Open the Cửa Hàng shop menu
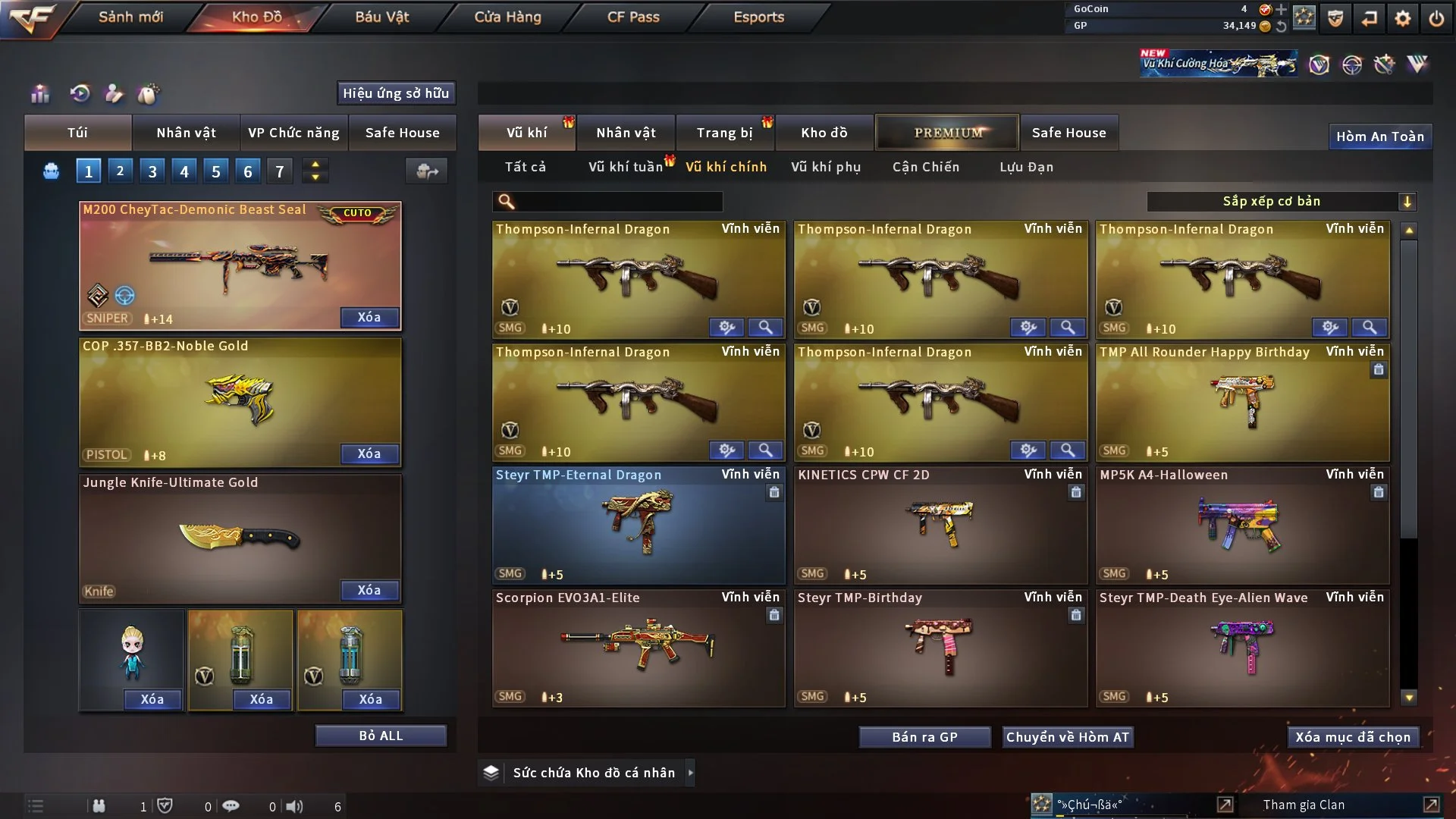Viewport: 1456px width, 819px height. coord(507,17)
